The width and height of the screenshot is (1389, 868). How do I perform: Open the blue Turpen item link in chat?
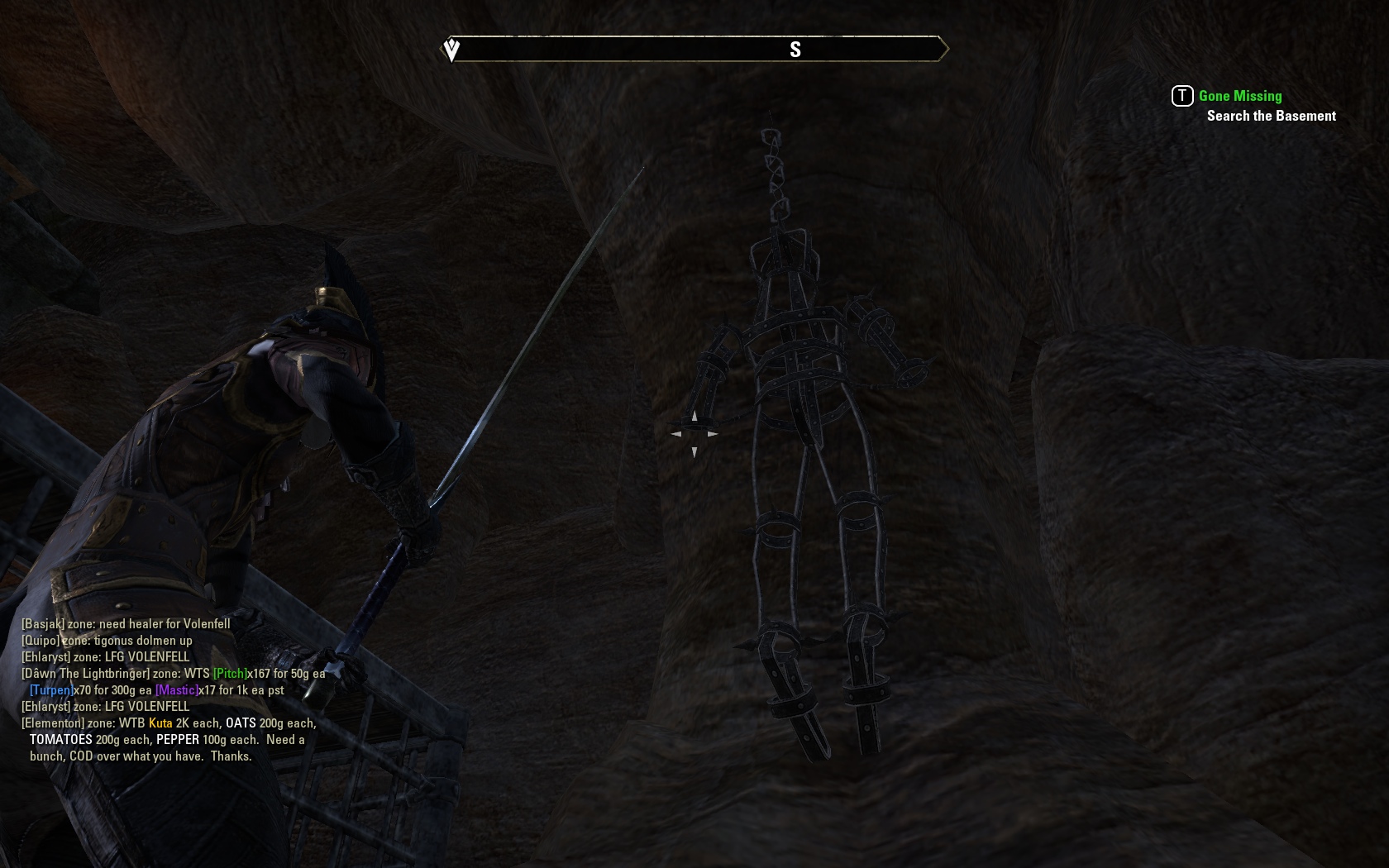click(50, 690)
